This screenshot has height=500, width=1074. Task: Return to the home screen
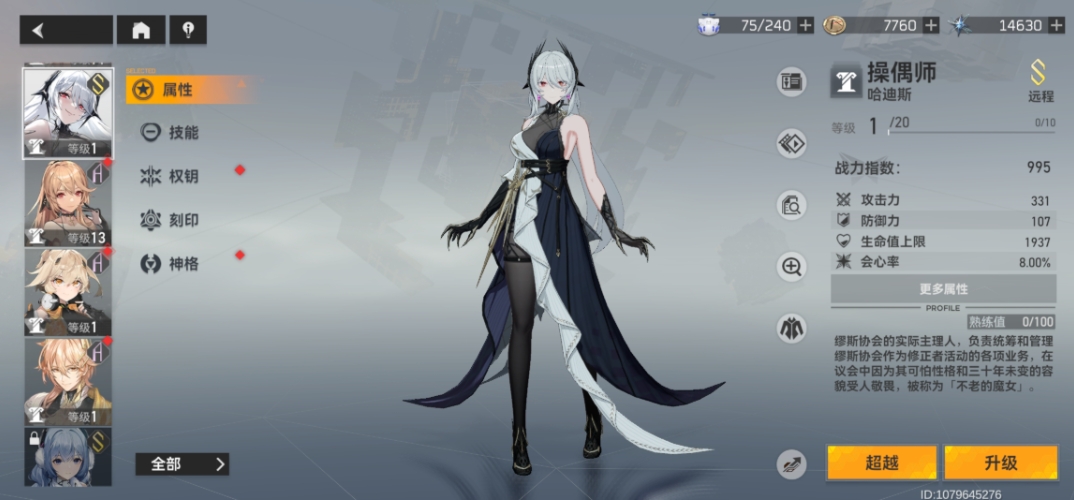pos(141,30)
